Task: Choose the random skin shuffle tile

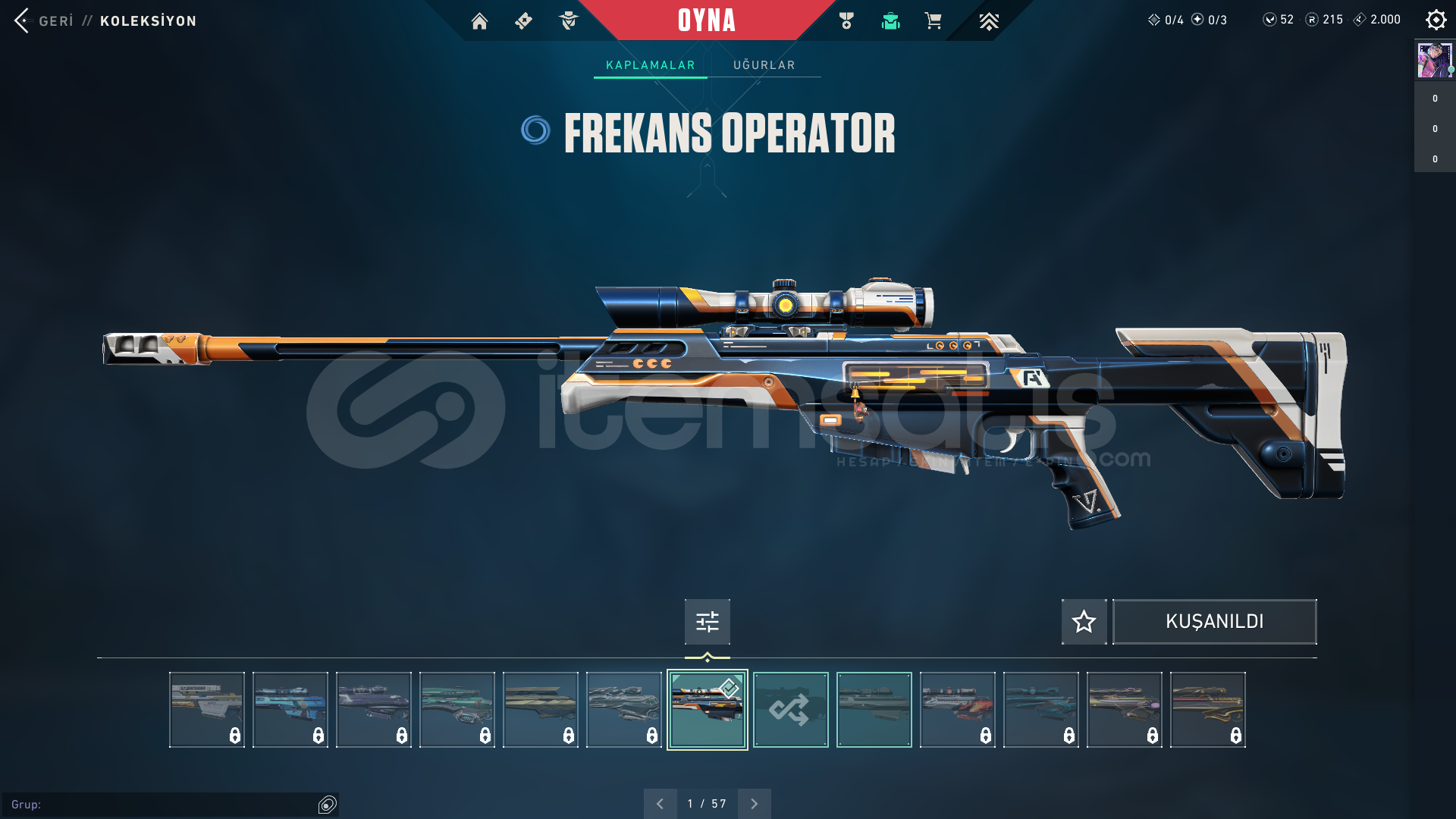Action: [790, 710]
